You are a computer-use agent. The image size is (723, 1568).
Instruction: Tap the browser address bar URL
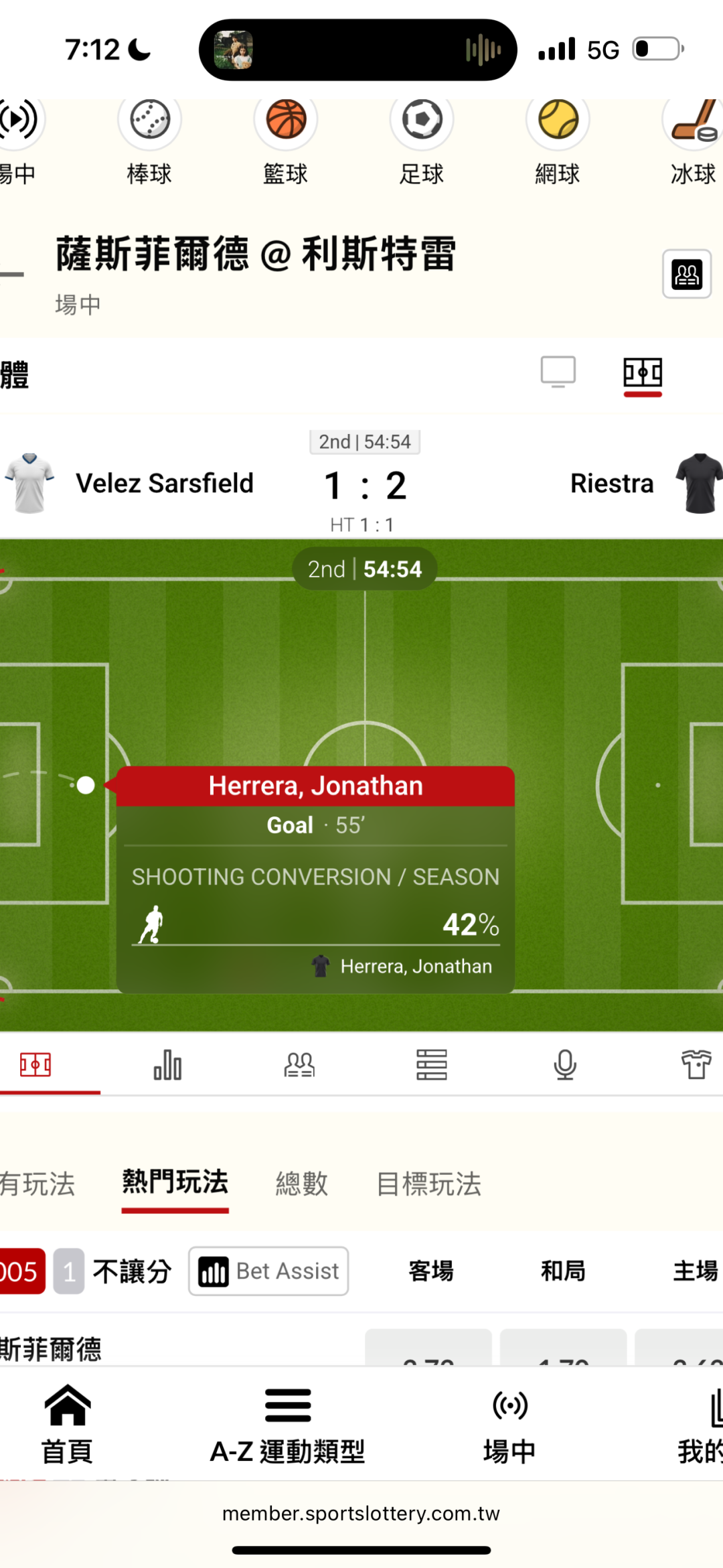tap(361, 1514)
